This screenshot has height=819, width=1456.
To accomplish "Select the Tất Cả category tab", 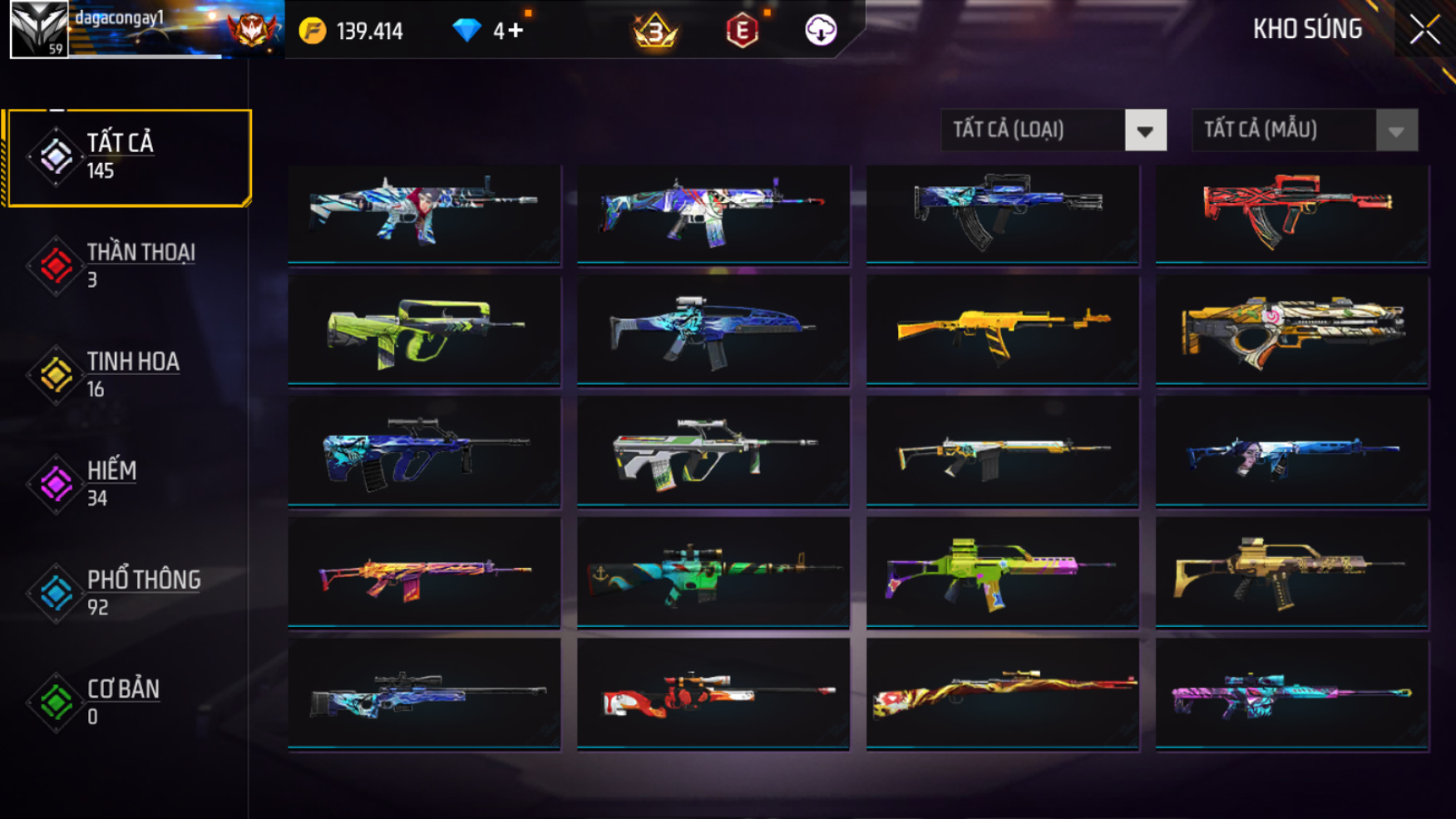I will point(128,157).
